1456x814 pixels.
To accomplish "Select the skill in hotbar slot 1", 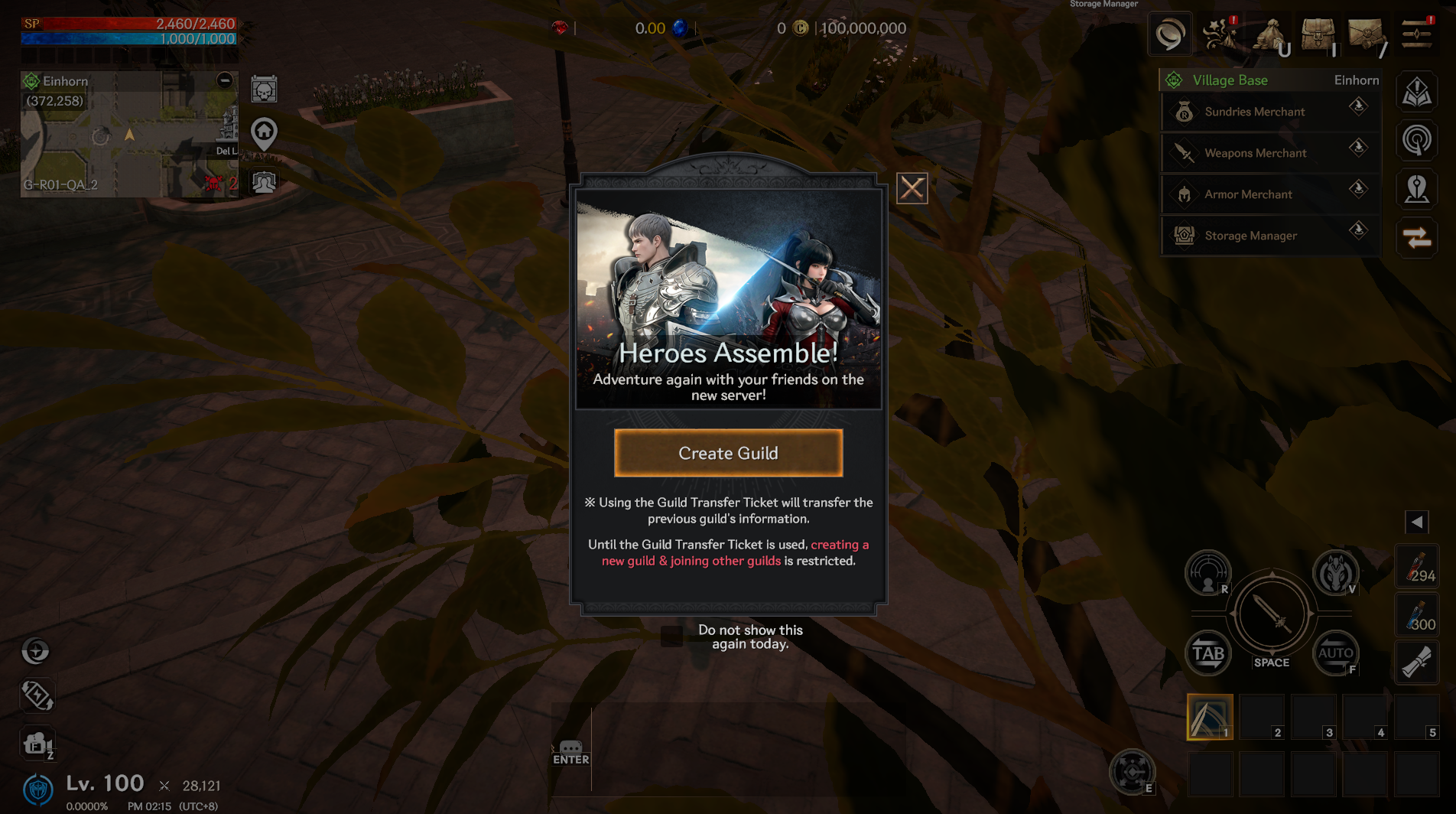I will [1209, 717].
